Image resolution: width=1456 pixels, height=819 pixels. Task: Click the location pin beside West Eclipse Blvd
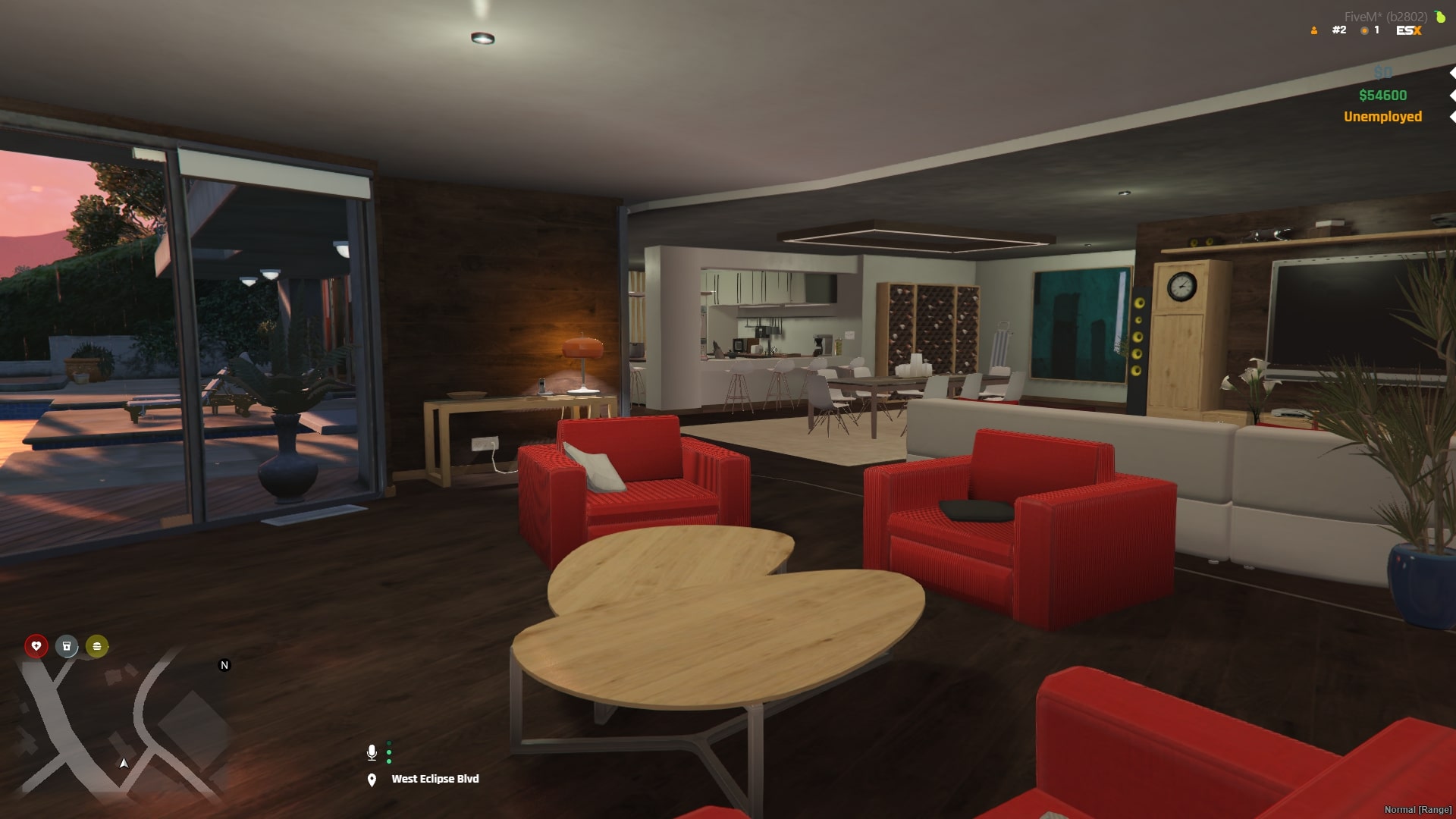coord(372,779)
